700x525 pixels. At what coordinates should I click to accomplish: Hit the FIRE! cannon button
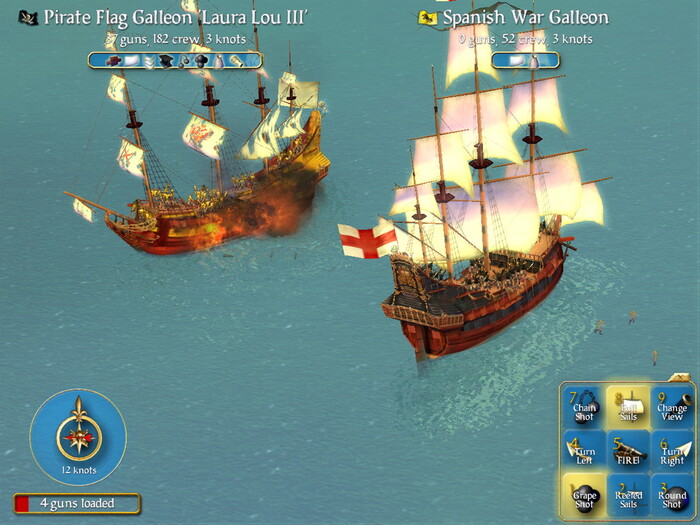coord(629,451)
